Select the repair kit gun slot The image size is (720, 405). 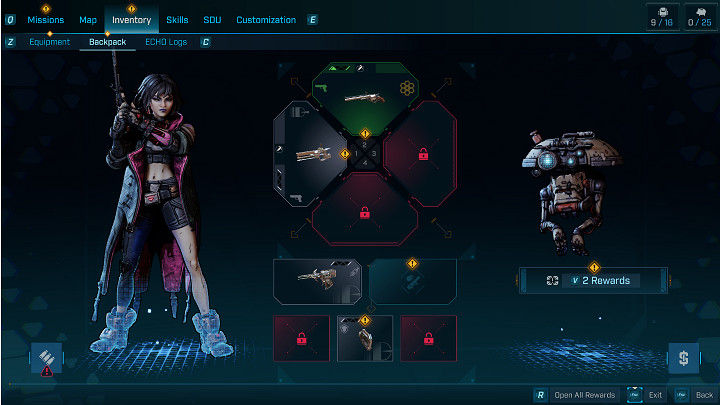pyautogui.click(x=317, y=281)
